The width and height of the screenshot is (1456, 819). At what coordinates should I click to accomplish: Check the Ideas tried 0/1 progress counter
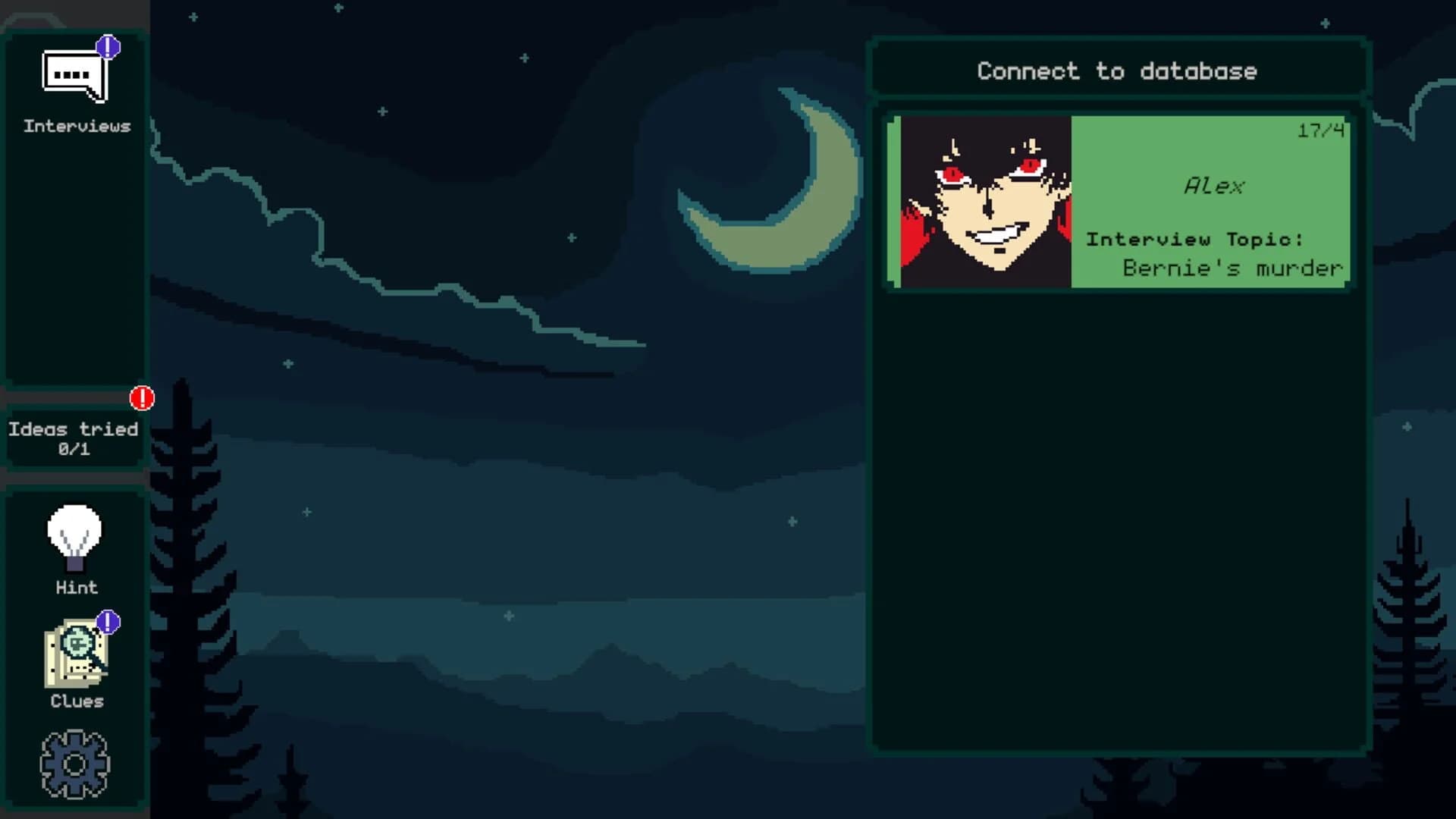tap(74, 447)
